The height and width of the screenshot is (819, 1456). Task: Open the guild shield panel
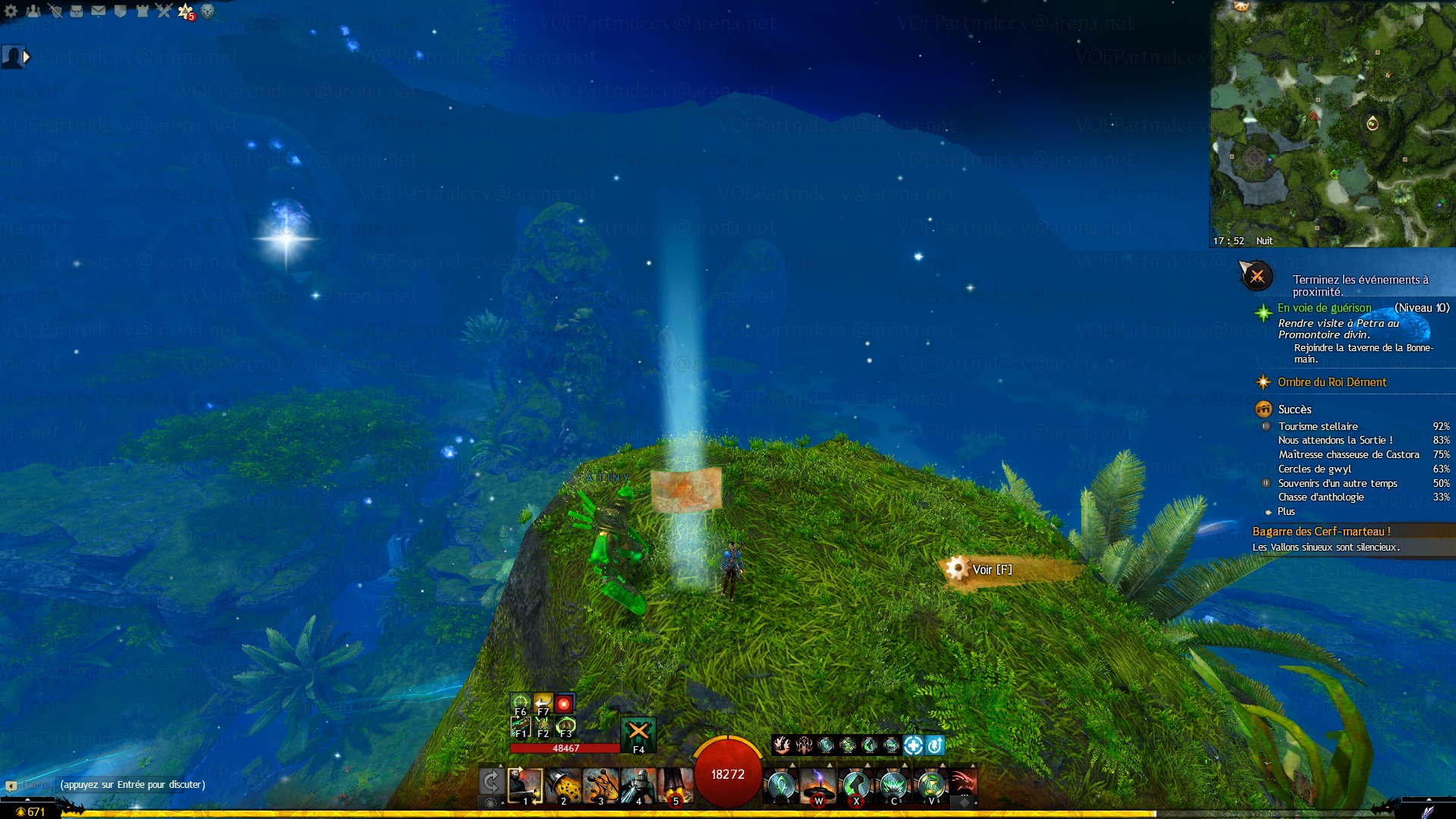(x=121, y=11)
